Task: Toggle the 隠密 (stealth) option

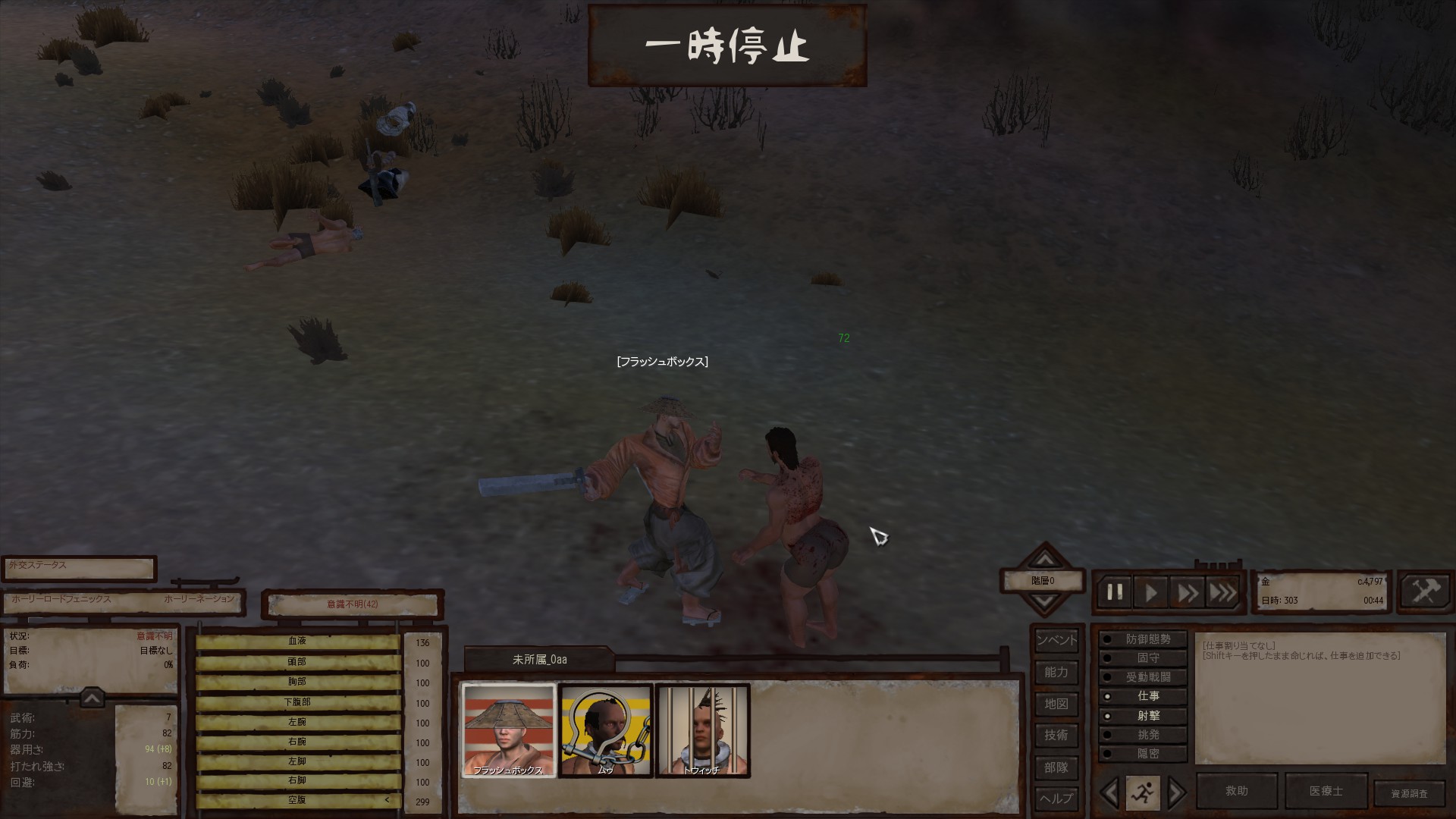Action: pos(1143,754)
